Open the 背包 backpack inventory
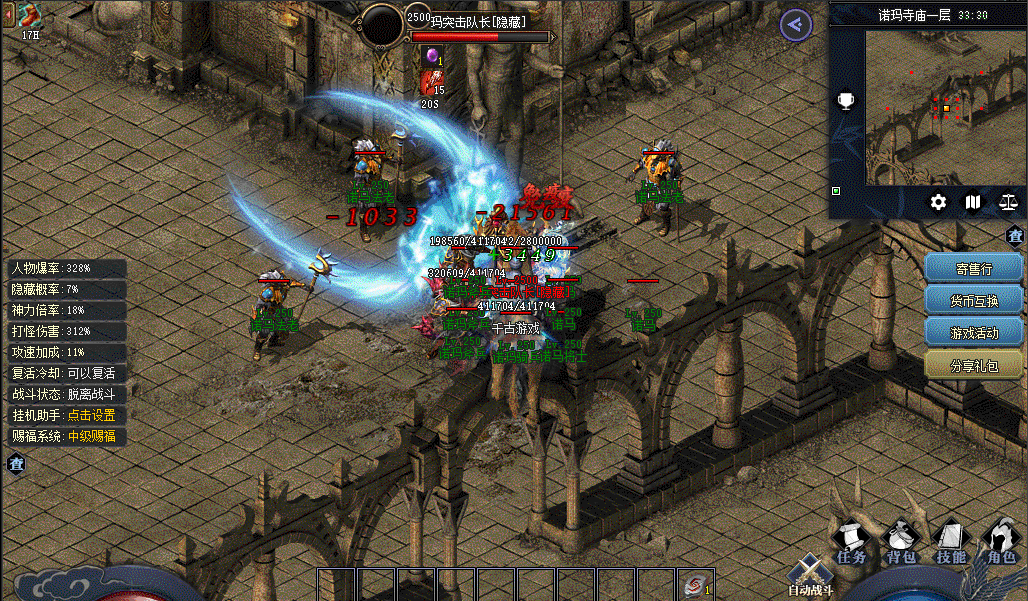 [901, 542]
